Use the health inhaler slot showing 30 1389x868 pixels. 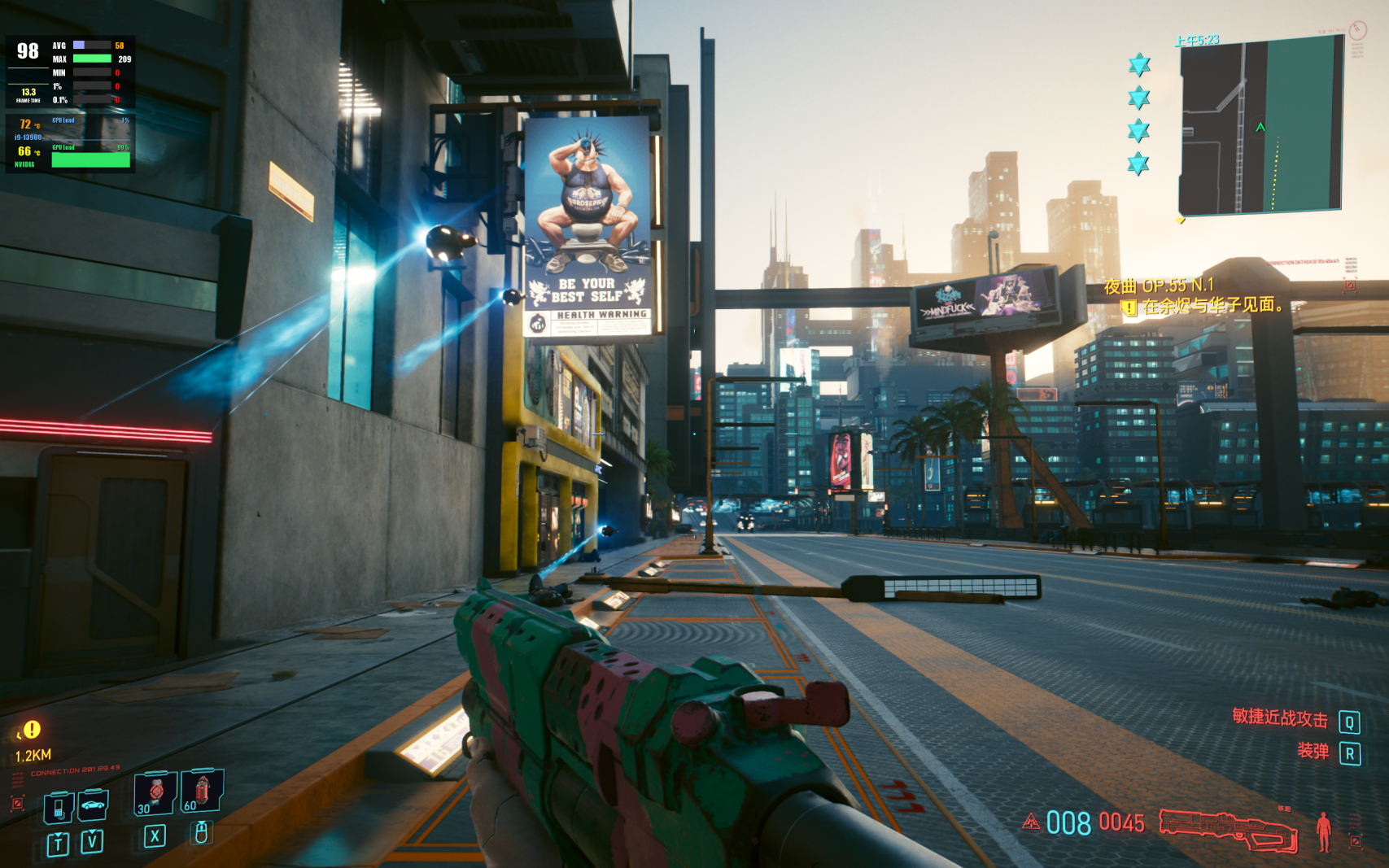155,793
